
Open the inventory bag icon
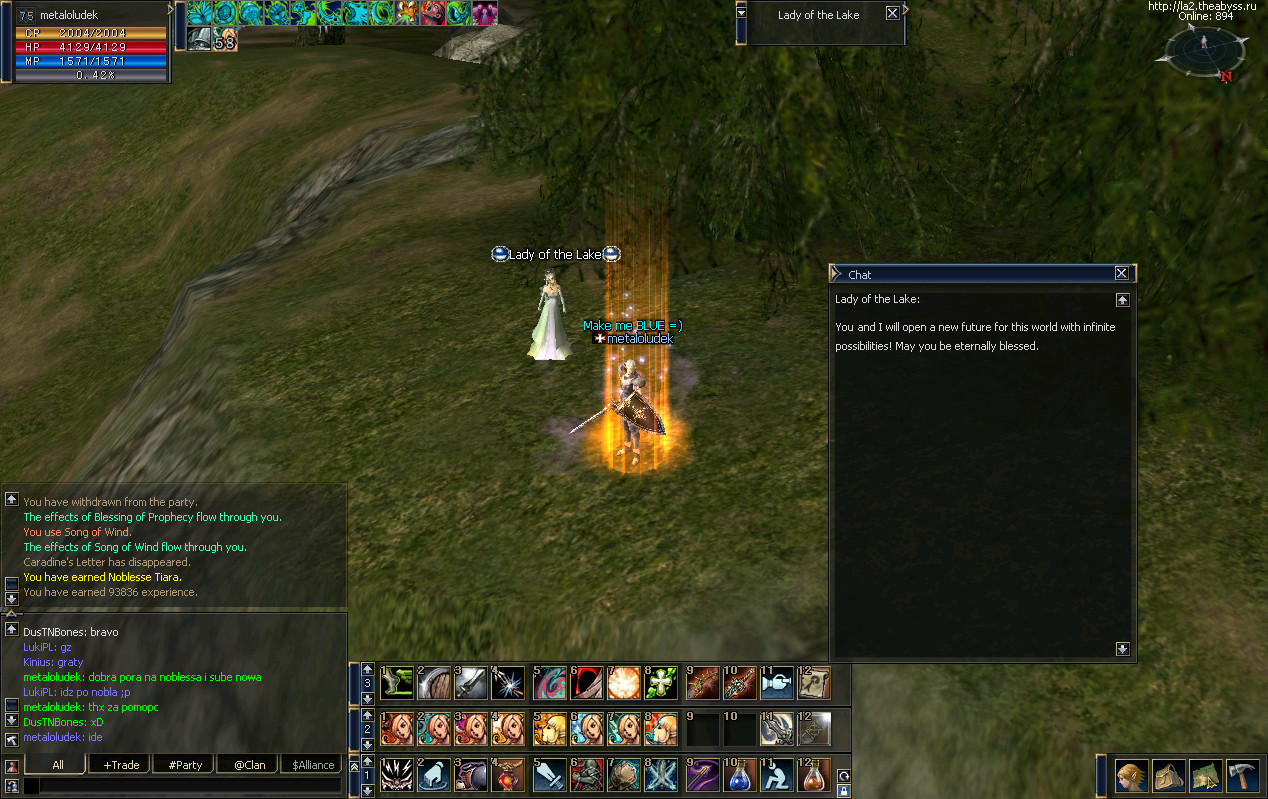(x=1168, y=776)
